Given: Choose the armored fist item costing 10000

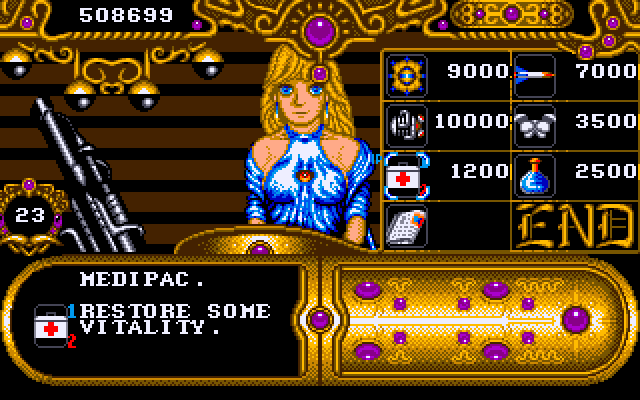Looking at the screenshot, I should click(406, 125).
